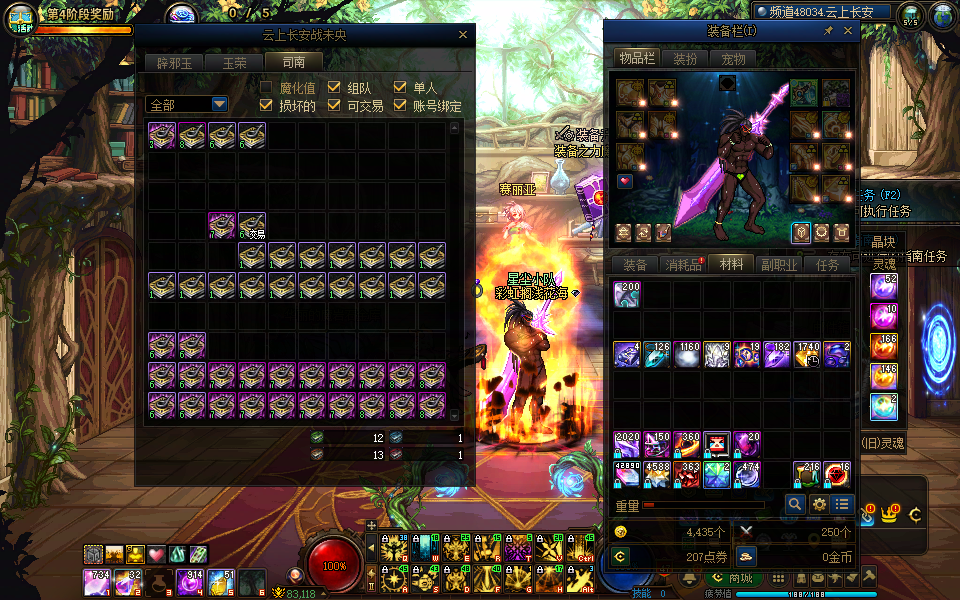Toggle the 单人 checkbox
This screenshot has height=600, width=960.
pos(400,88)
